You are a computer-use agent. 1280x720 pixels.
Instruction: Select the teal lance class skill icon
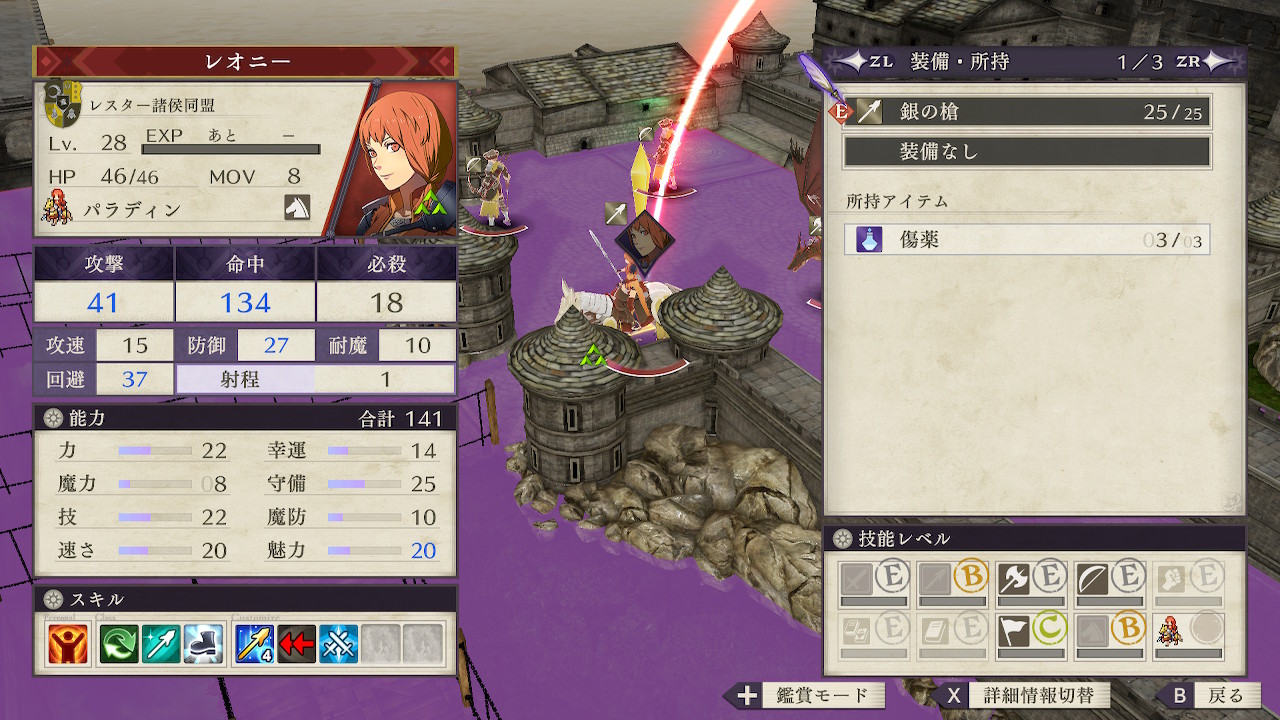pyautogui.click(x=161, y=644)
